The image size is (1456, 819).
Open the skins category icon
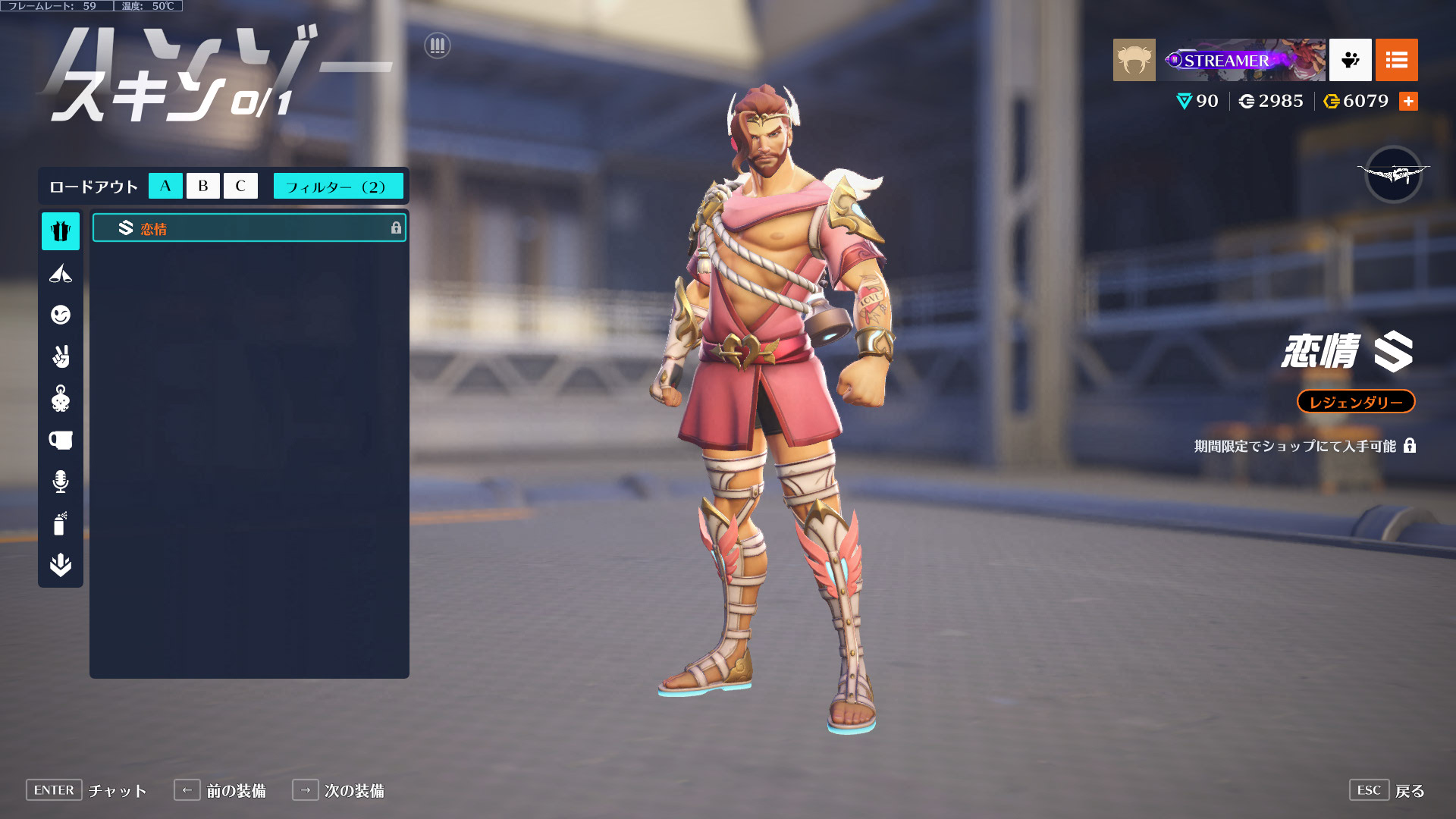coord(61,231)
